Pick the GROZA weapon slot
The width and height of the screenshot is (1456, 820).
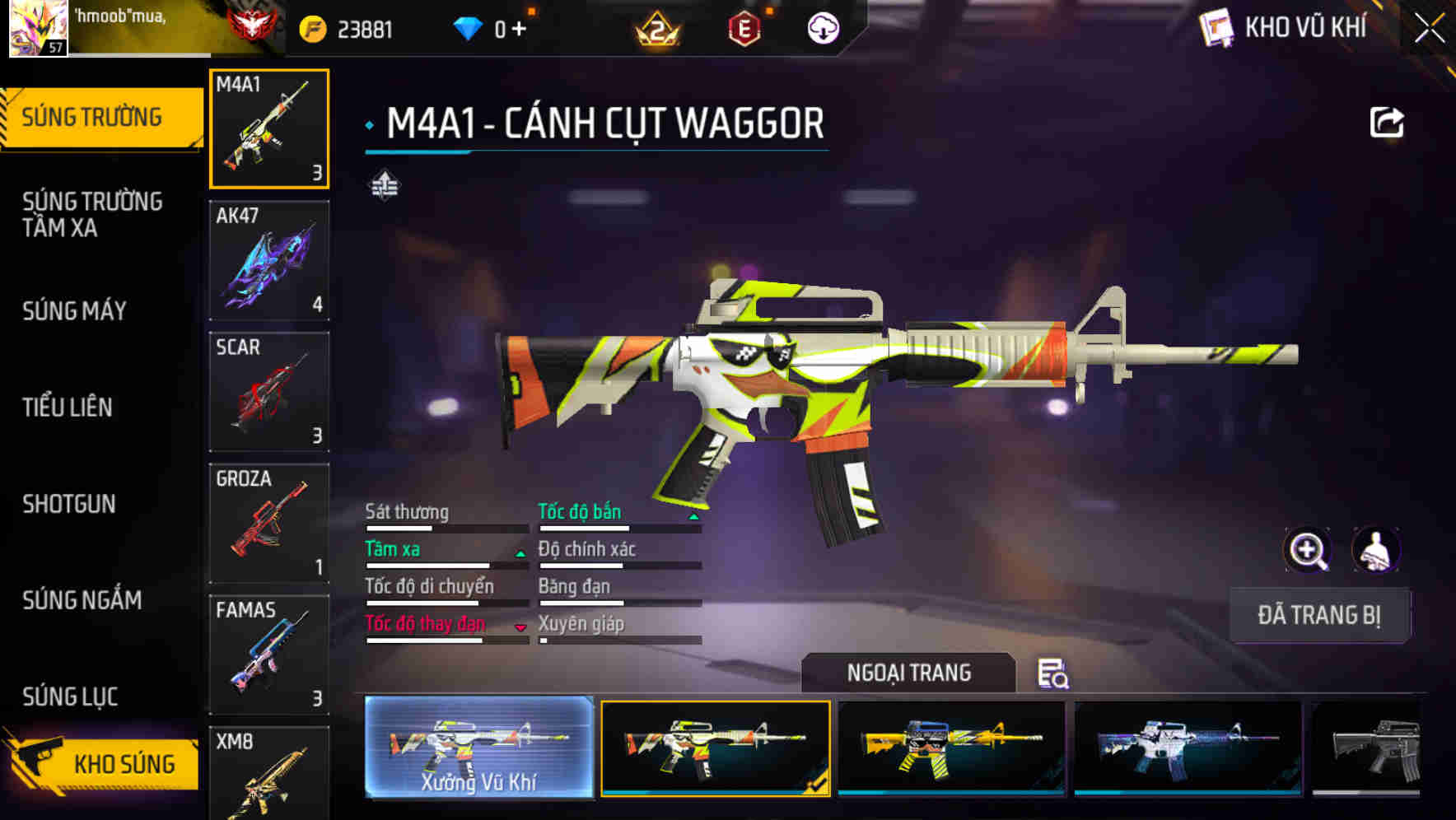pyautogui.click(x=269, y=524)
